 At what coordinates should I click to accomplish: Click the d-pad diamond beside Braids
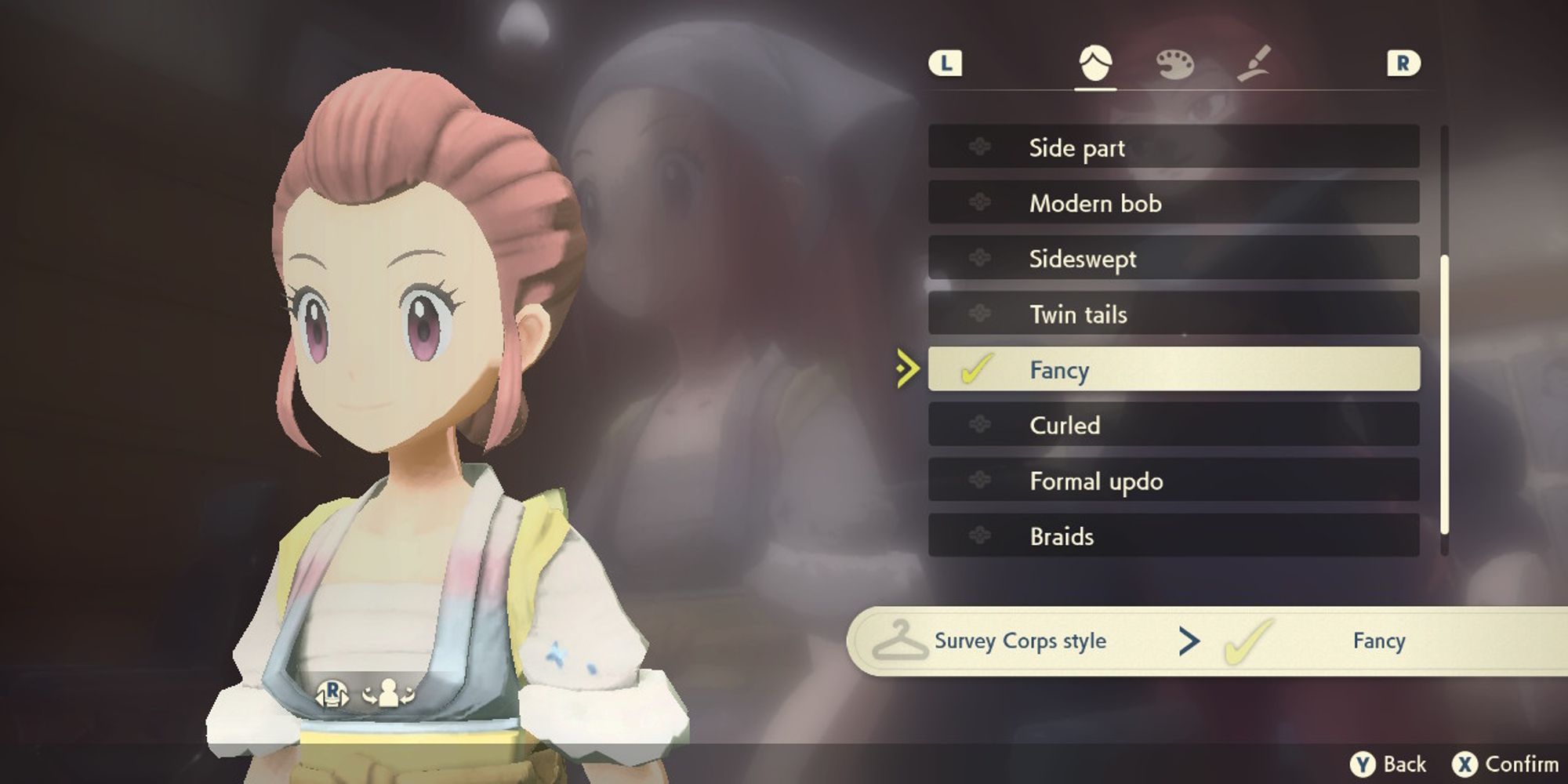(x=978, y=537)
